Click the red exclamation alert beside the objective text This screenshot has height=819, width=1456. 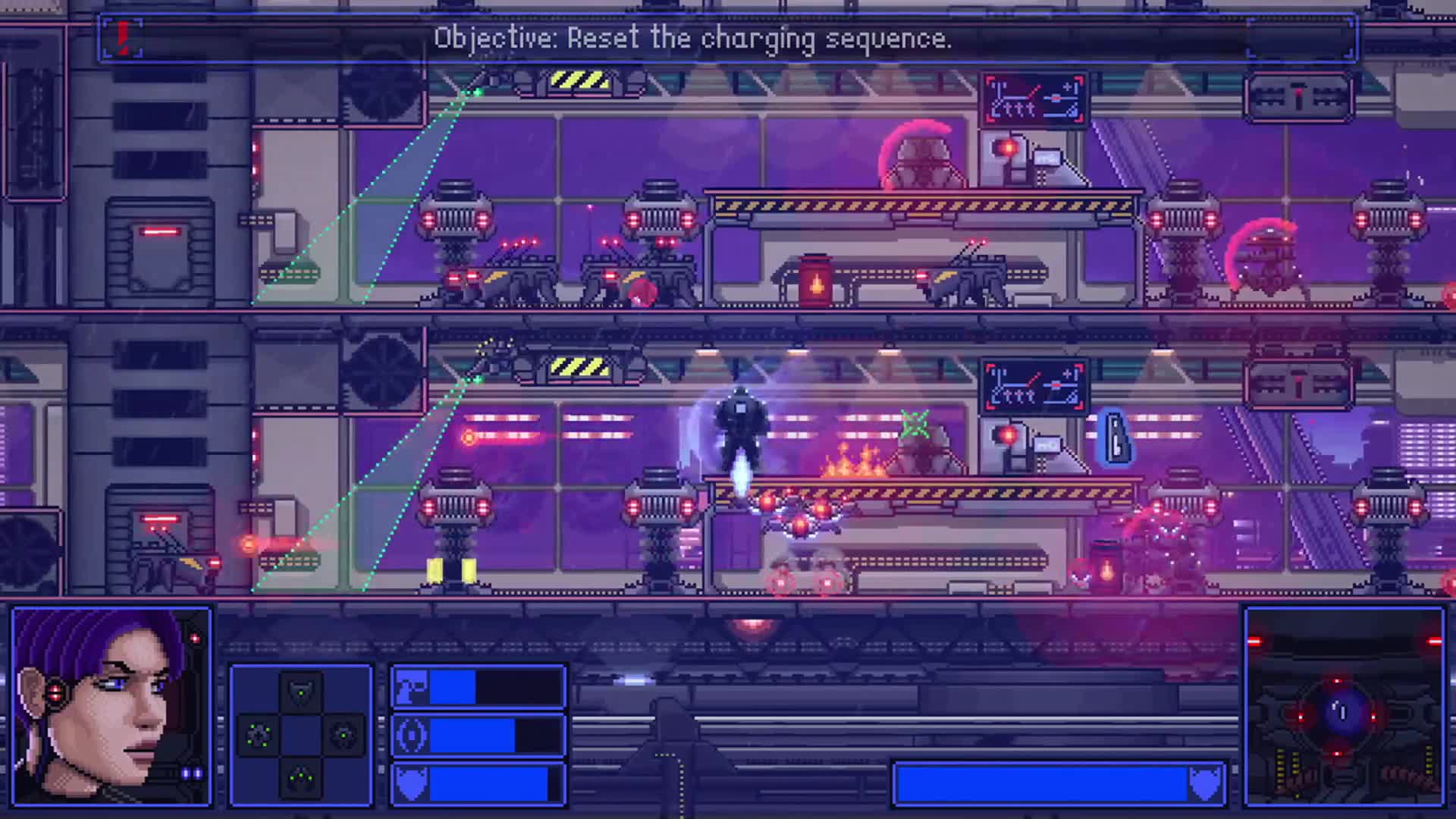121,36
